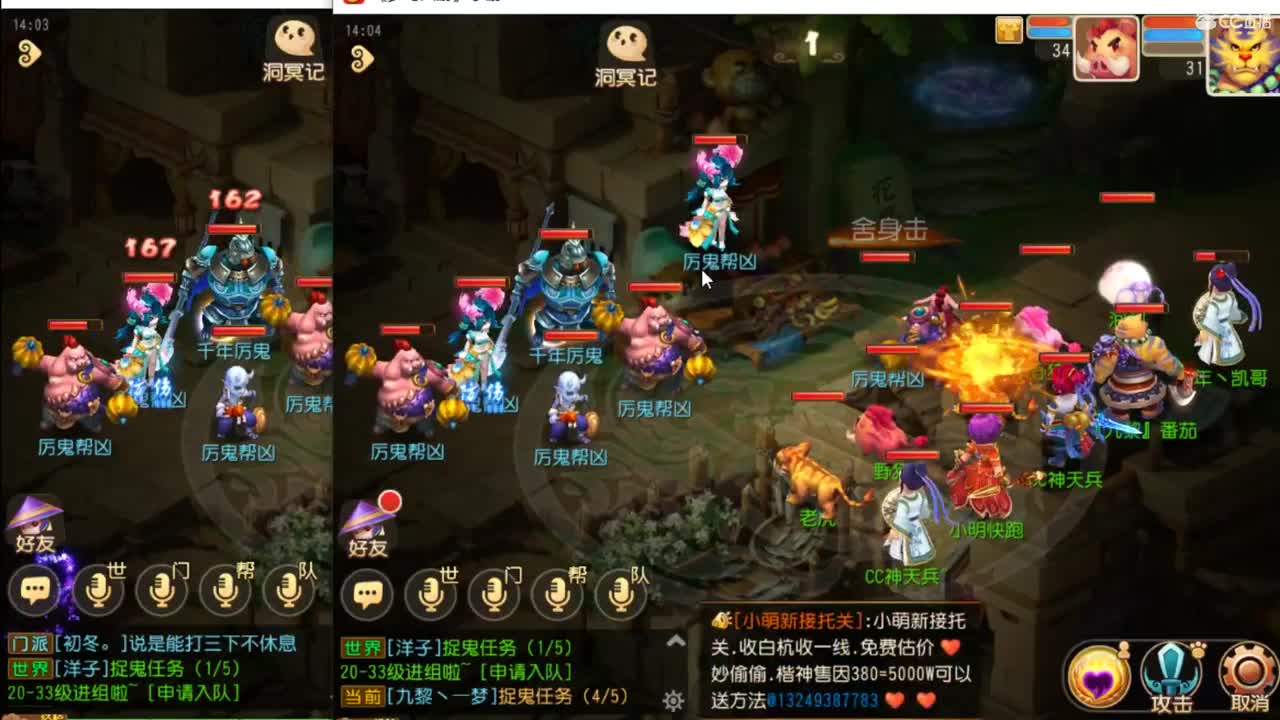Tap the paw badge on the Attack button
Screen dimensions: 1280x720
tap(1198, 650)
